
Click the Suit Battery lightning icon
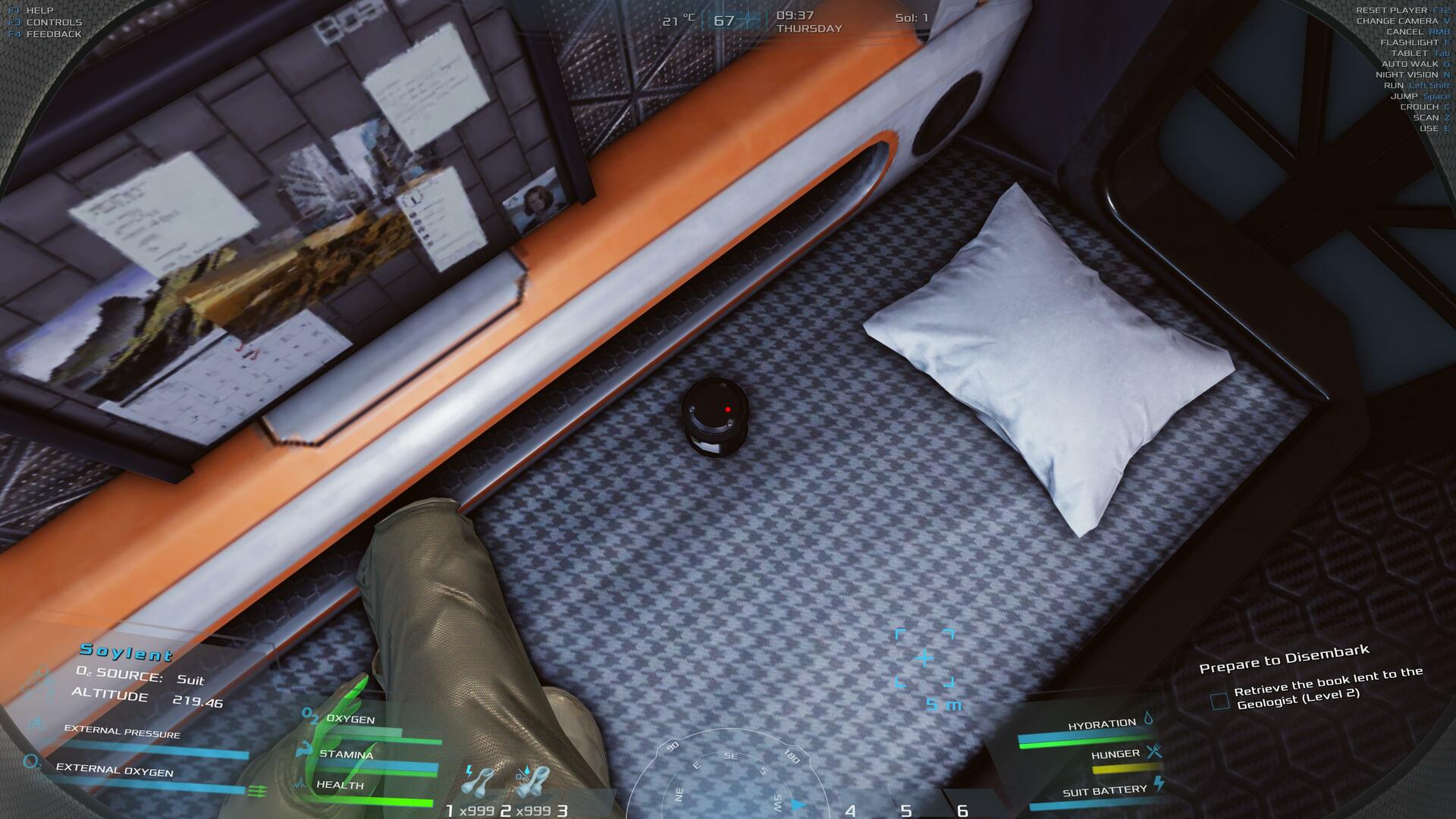(x=1158, y=784)
